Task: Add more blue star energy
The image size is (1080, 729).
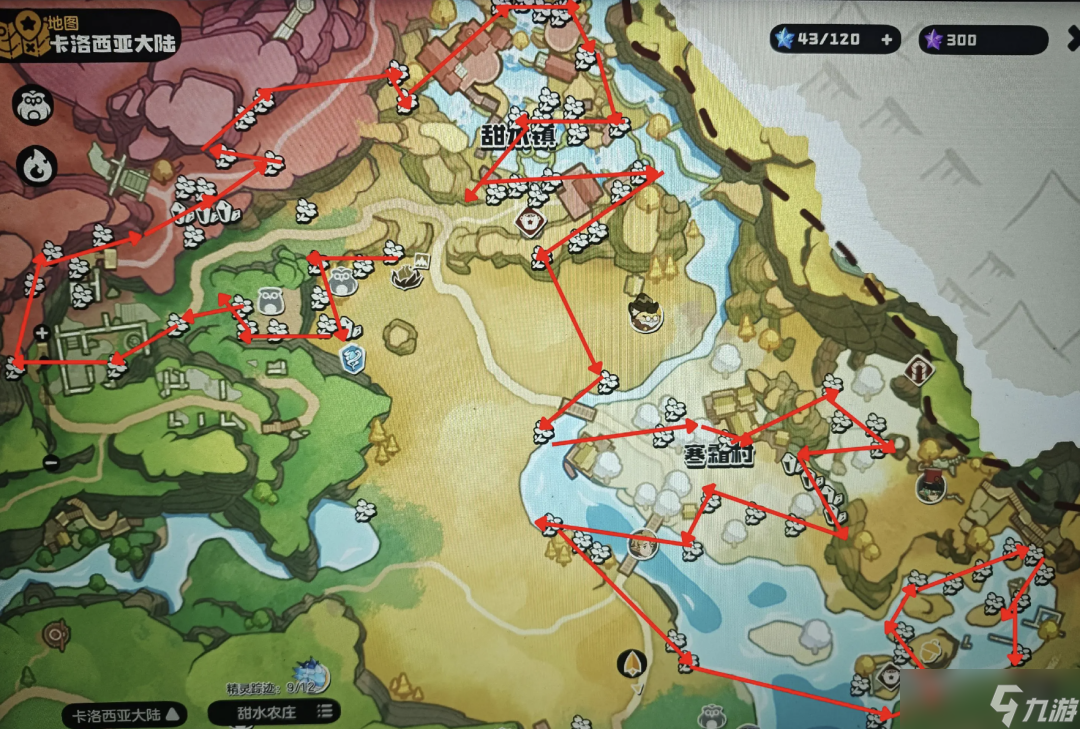Action: click(x=886, y=40)
